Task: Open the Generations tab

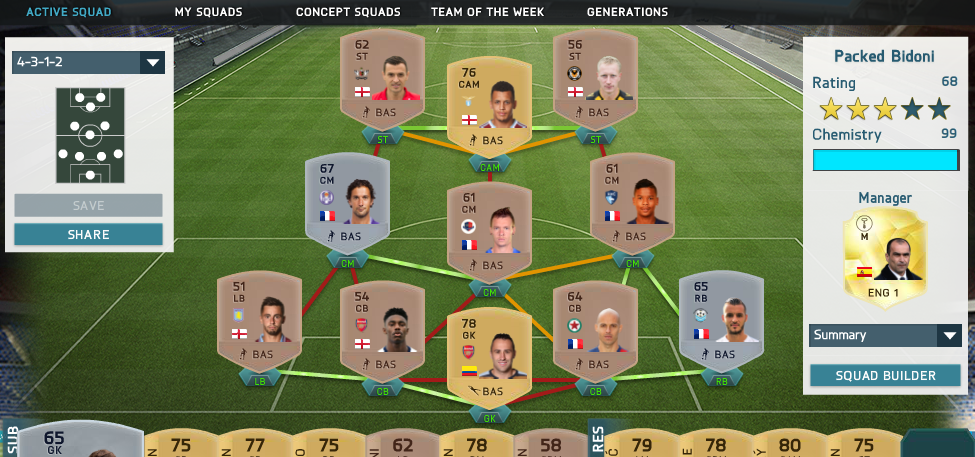Action: (627, 12)
